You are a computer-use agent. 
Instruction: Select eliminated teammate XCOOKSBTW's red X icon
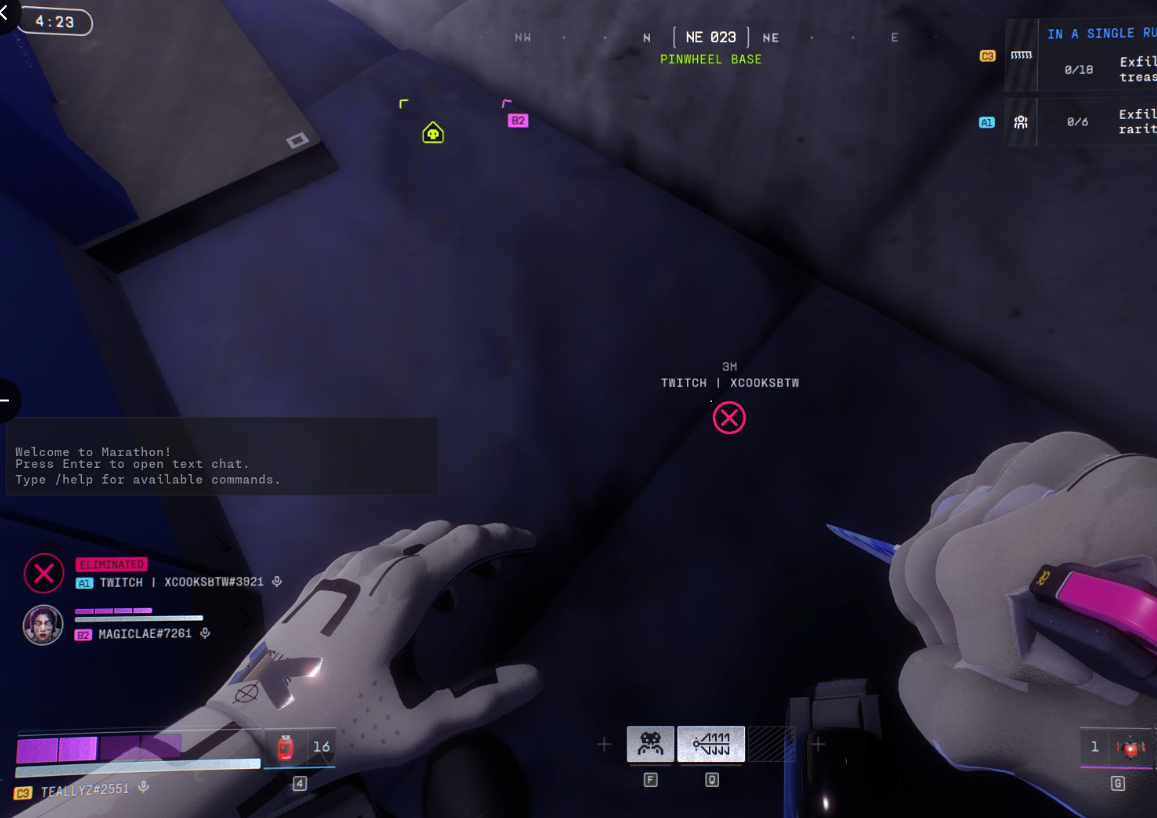[43, 573]
